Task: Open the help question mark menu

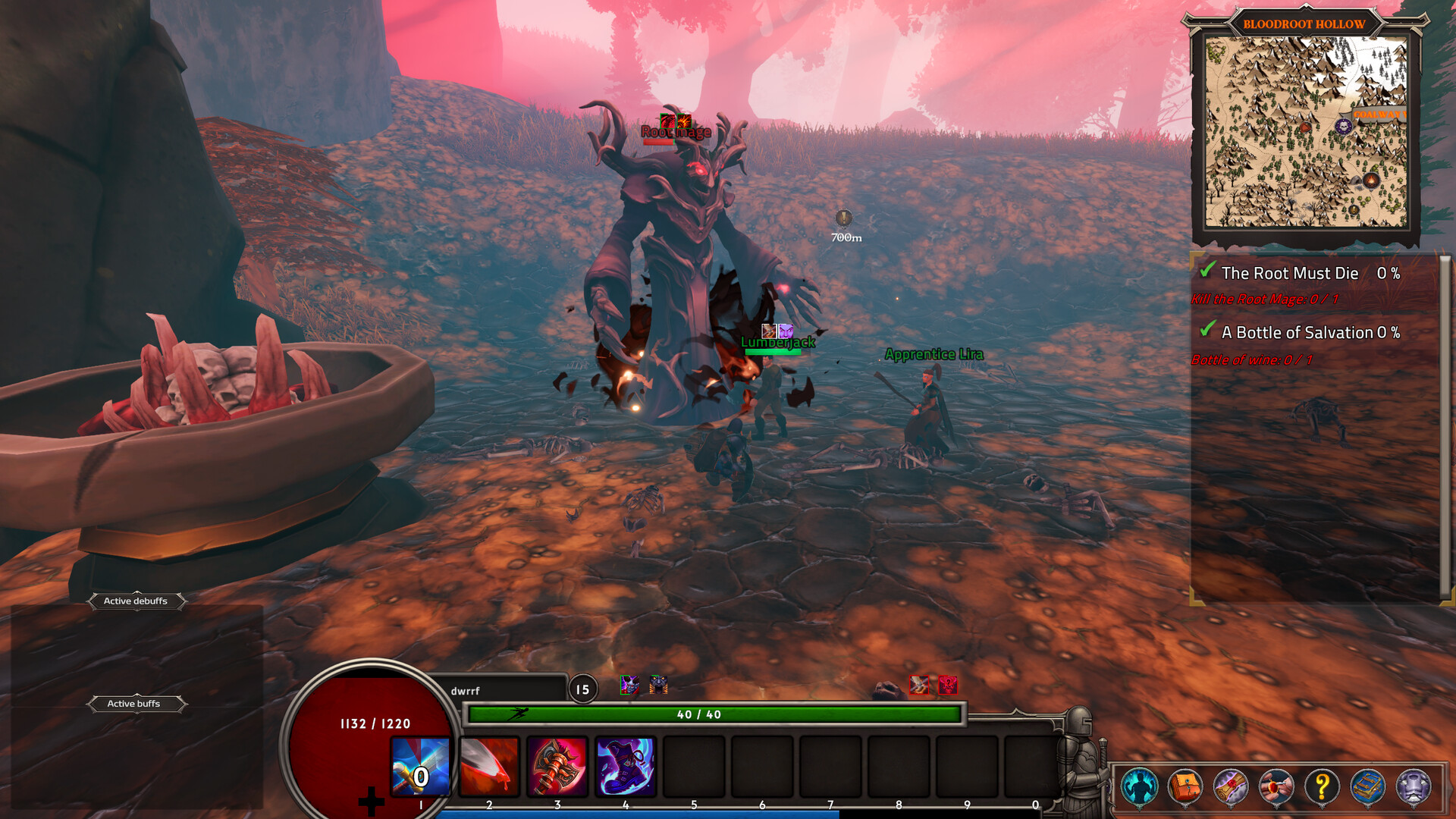Action: click(1322, 786)
